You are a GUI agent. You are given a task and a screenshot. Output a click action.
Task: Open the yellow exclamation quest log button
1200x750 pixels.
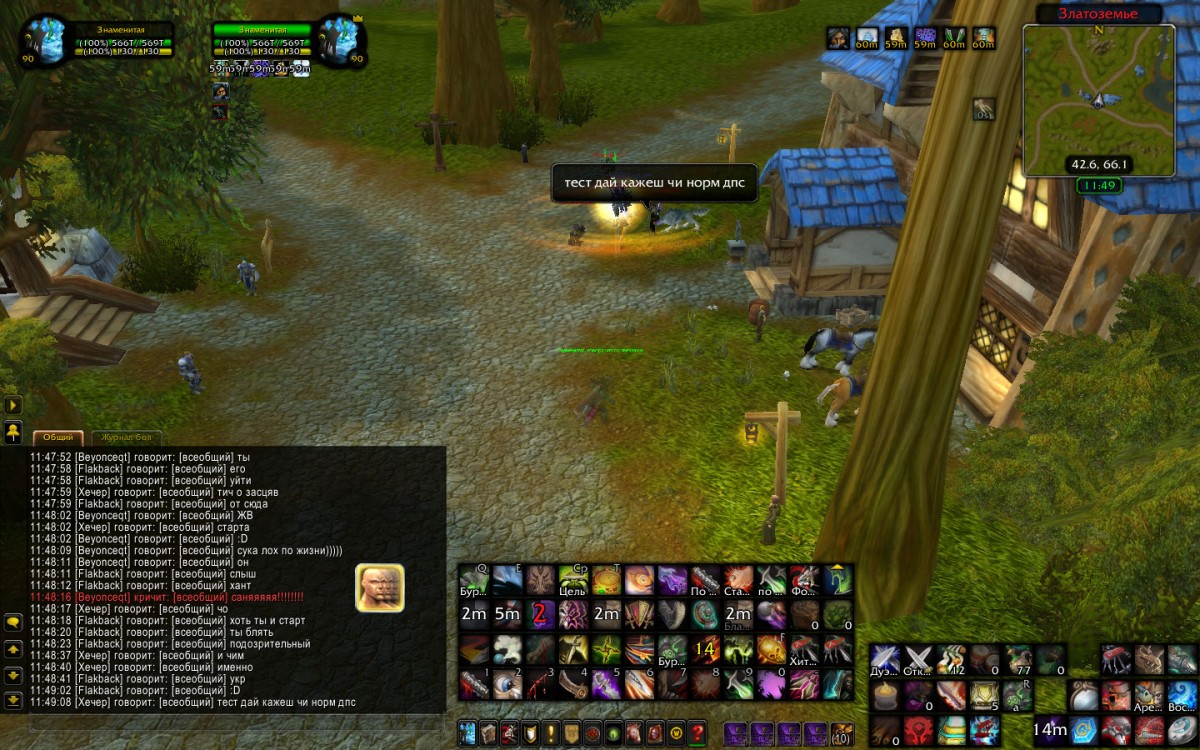pos(550,732)
